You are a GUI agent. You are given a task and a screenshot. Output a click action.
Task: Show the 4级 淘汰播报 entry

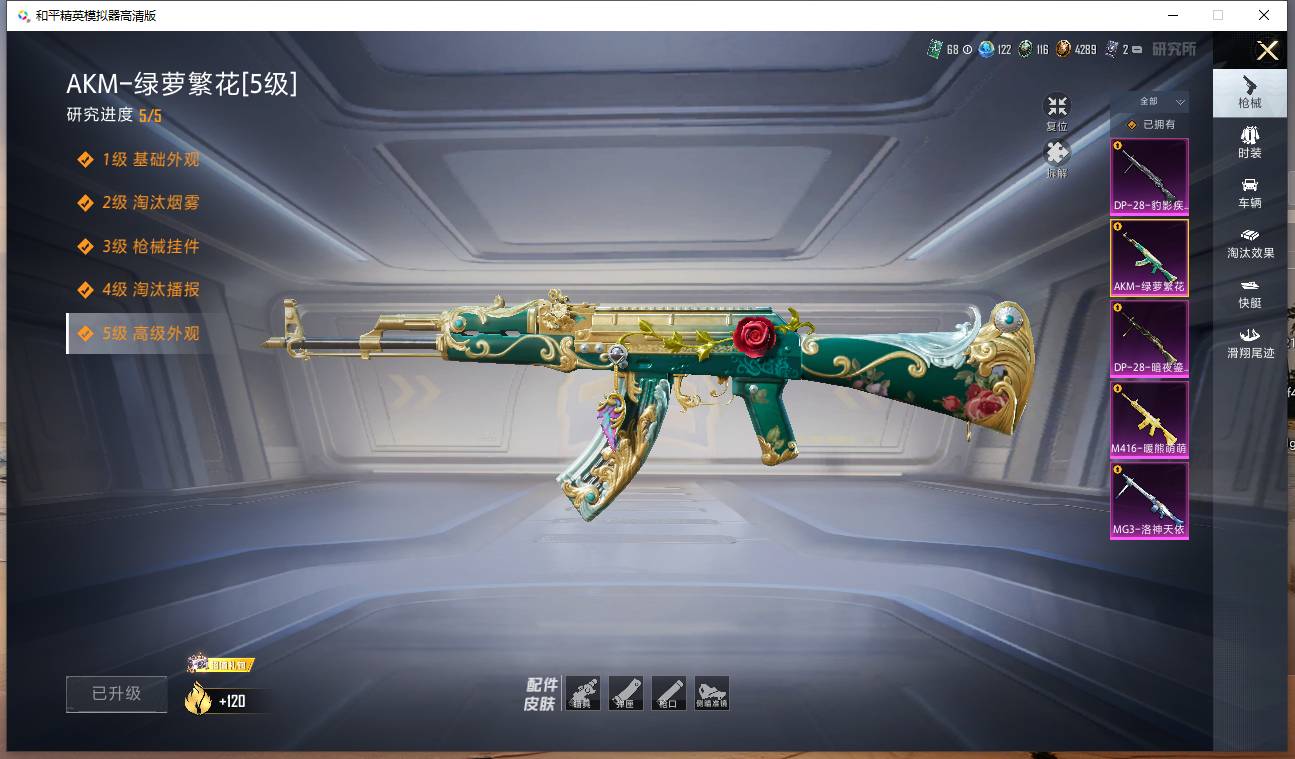click(x=150, y=290)
